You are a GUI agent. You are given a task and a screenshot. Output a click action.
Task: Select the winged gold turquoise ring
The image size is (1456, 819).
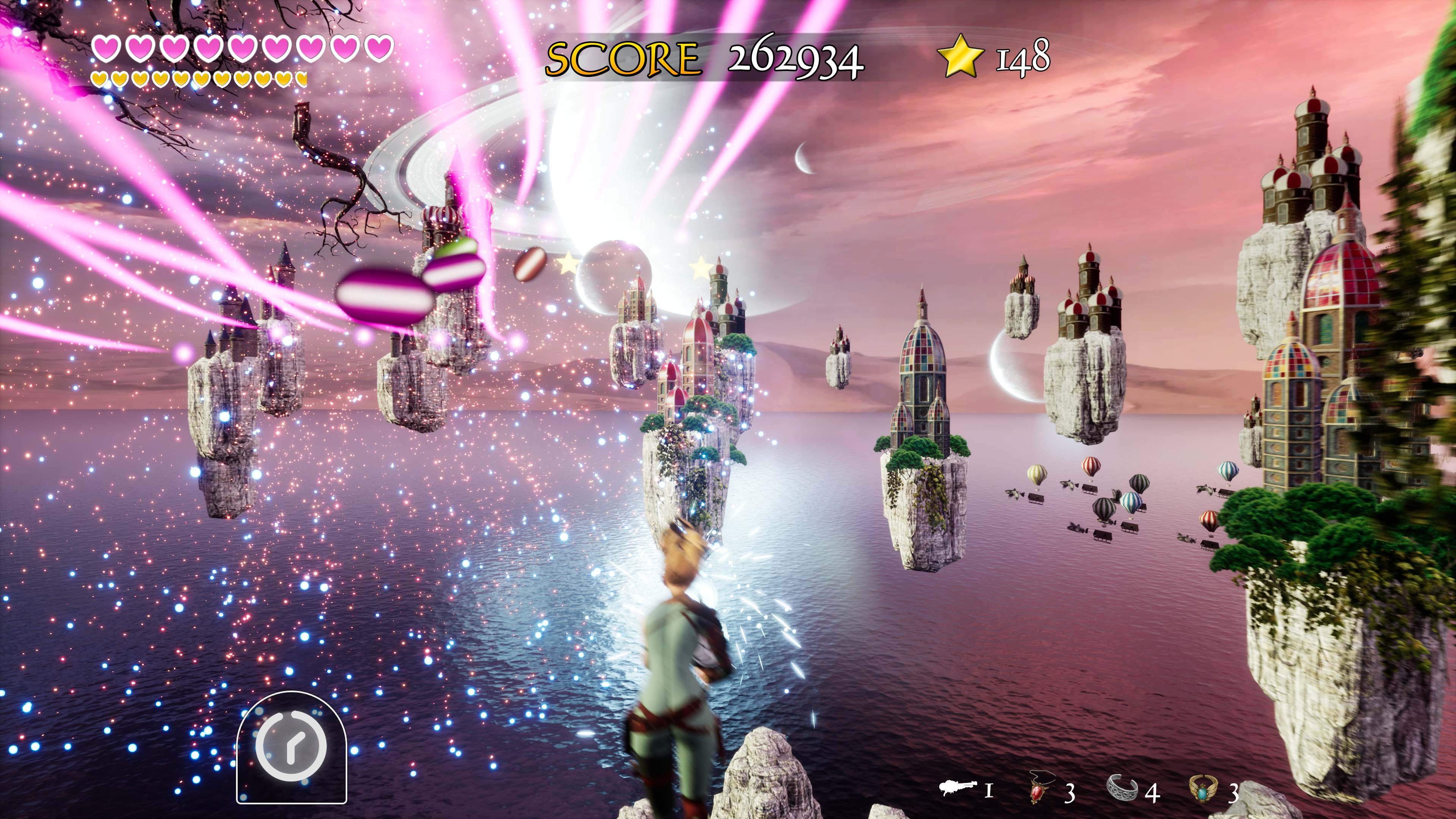(1205, 789)
